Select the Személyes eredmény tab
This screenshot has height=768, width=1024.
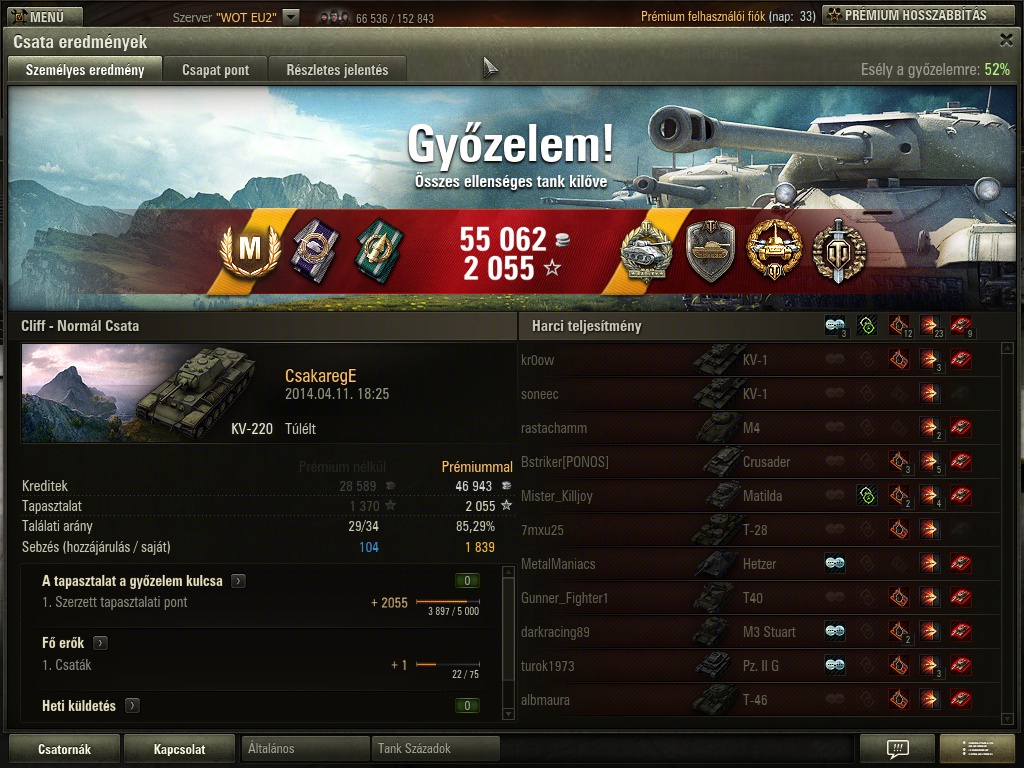(x=85, y=70)
